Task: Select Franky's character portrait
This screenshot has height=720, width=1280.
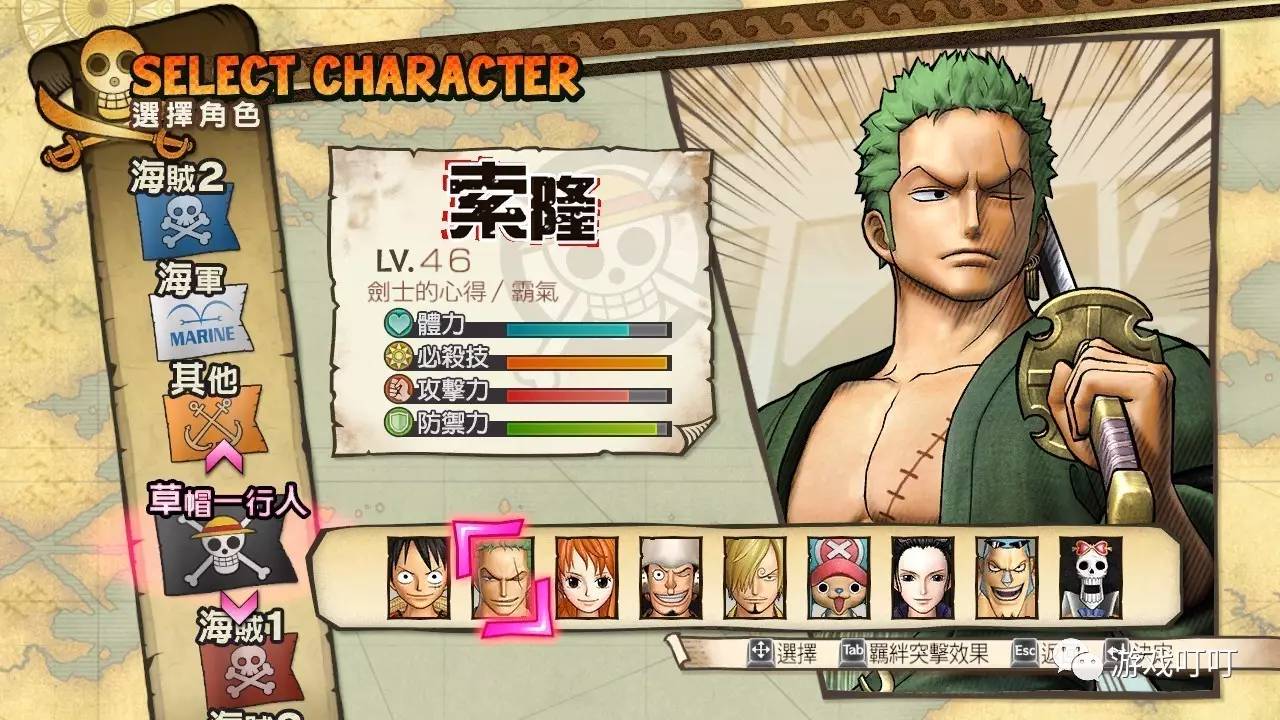Action: click(1006, 578)
